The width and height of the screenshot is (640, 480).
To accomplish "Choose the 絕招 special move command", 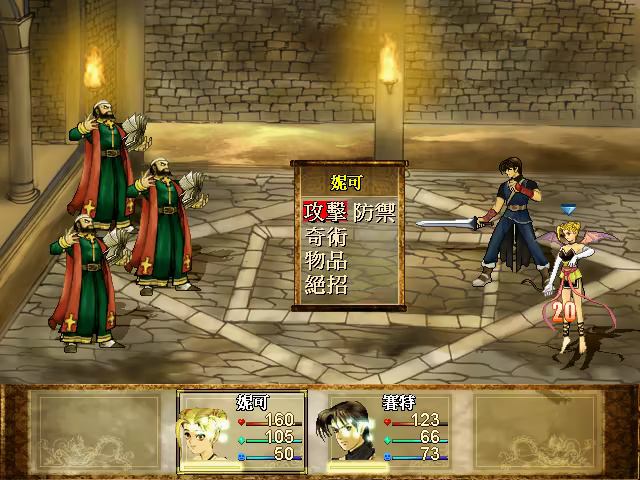I will coord(325,286).
